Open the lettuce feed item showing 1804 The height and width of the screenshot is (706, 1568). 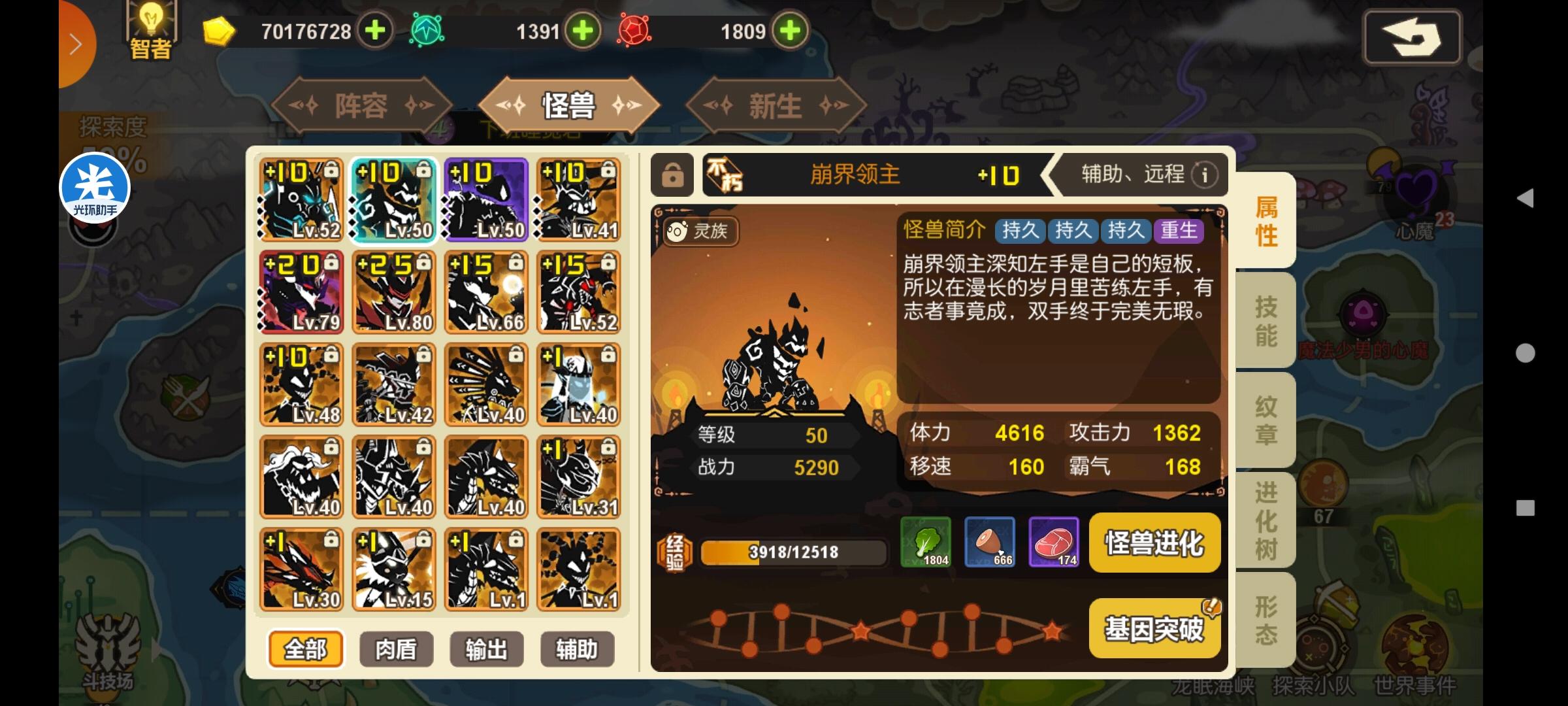[927, 543]
